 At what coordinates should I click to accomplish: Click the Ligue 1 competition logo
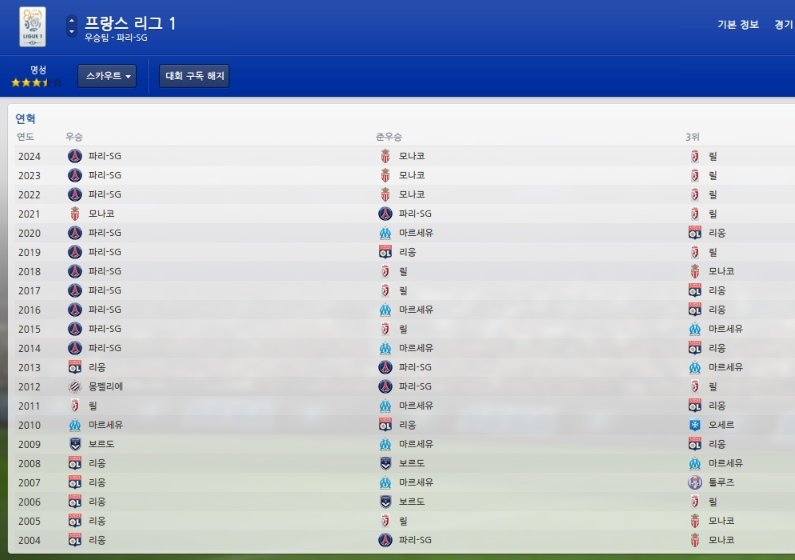32,26
